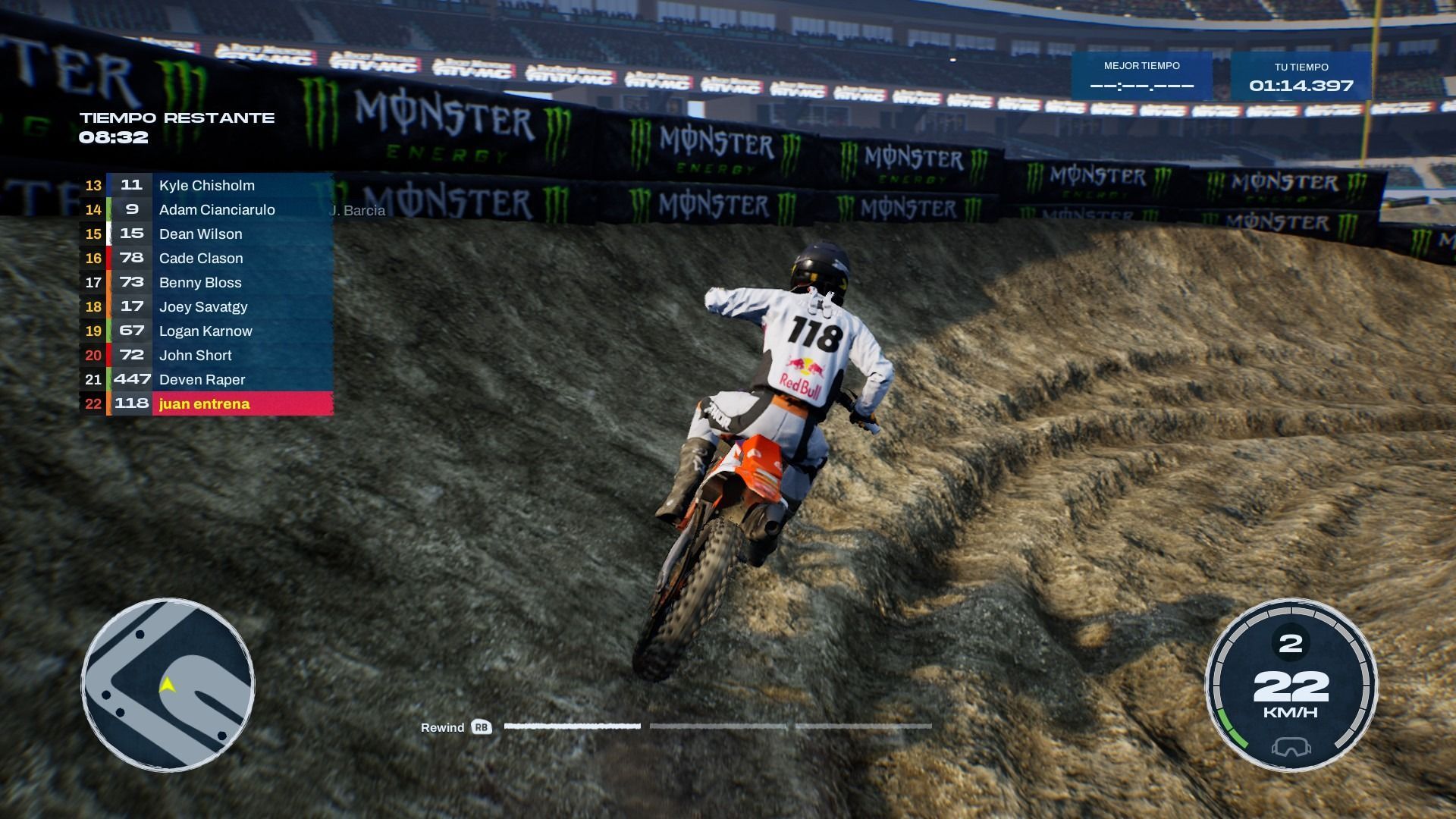The width and height of the screenshot is (1456, 819).
Task: Click John Short in the rider list
Action: click(x=196, y=356)
